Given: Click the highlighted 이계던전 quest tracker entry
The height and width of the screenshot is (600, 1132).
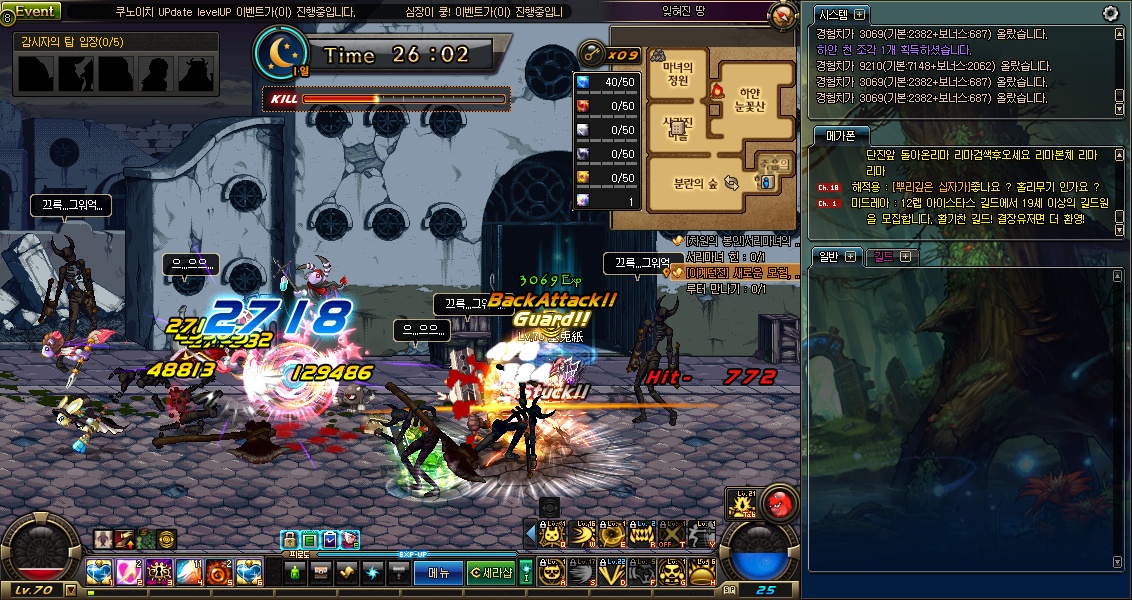Looking at the screenshot, I should [x=735, y=272].
